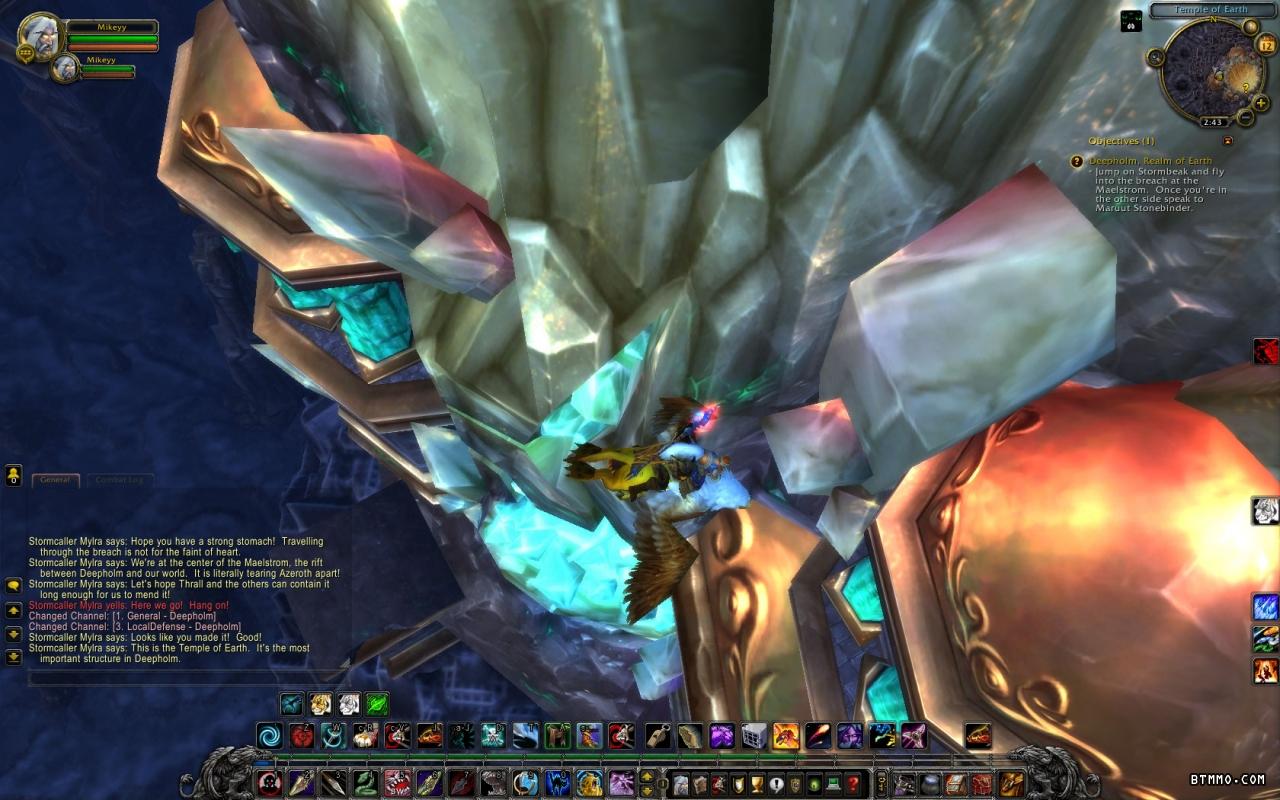This screenshot has height=800, width=1280.
Task: Switch to the Combat Log tab
Action: [x=120, y=480]
